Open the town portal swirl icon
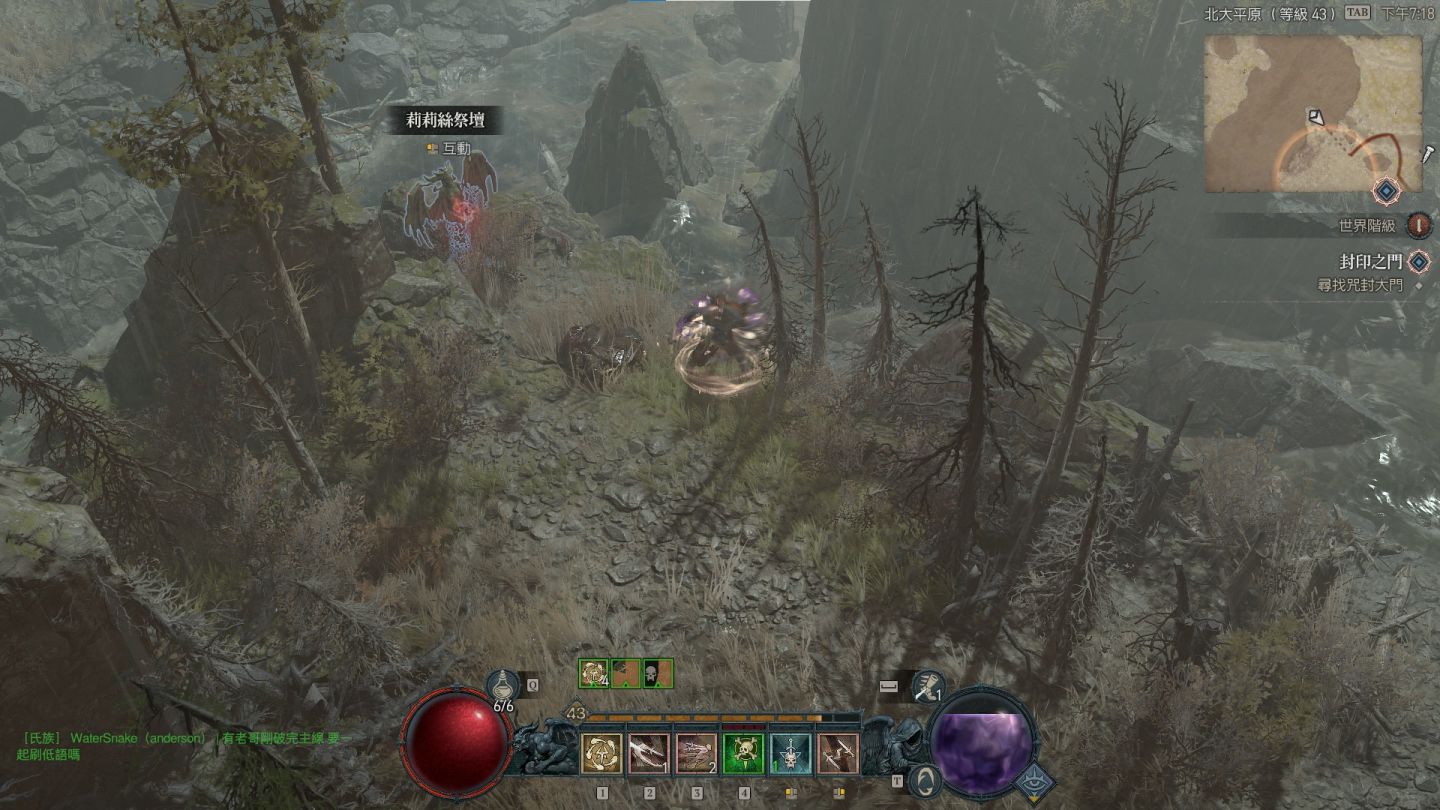 (x=927, y=780)
